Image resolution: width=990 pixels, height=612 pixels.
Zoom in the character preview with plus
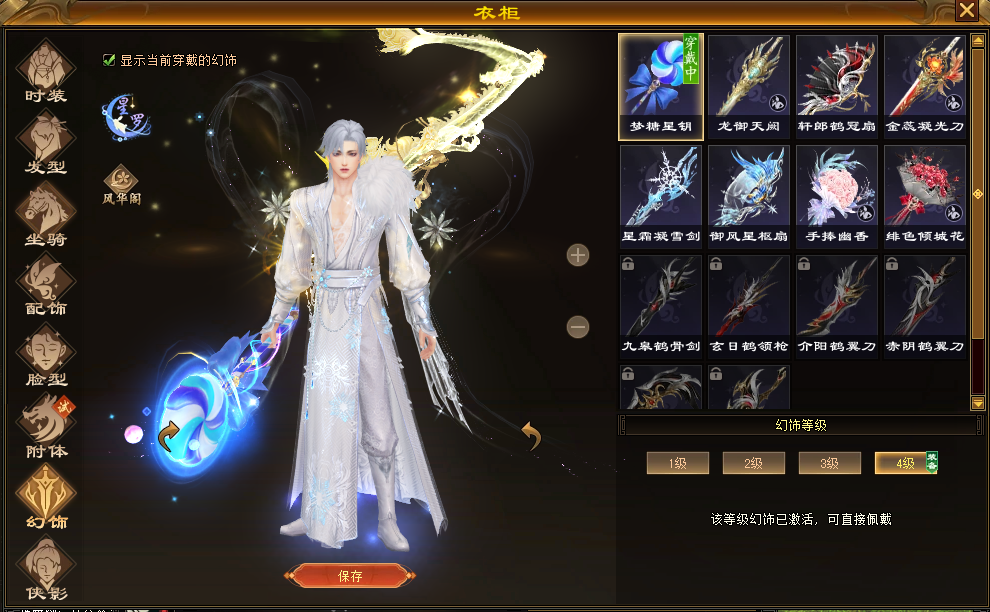pyautogui.click(x=578, y=255)
